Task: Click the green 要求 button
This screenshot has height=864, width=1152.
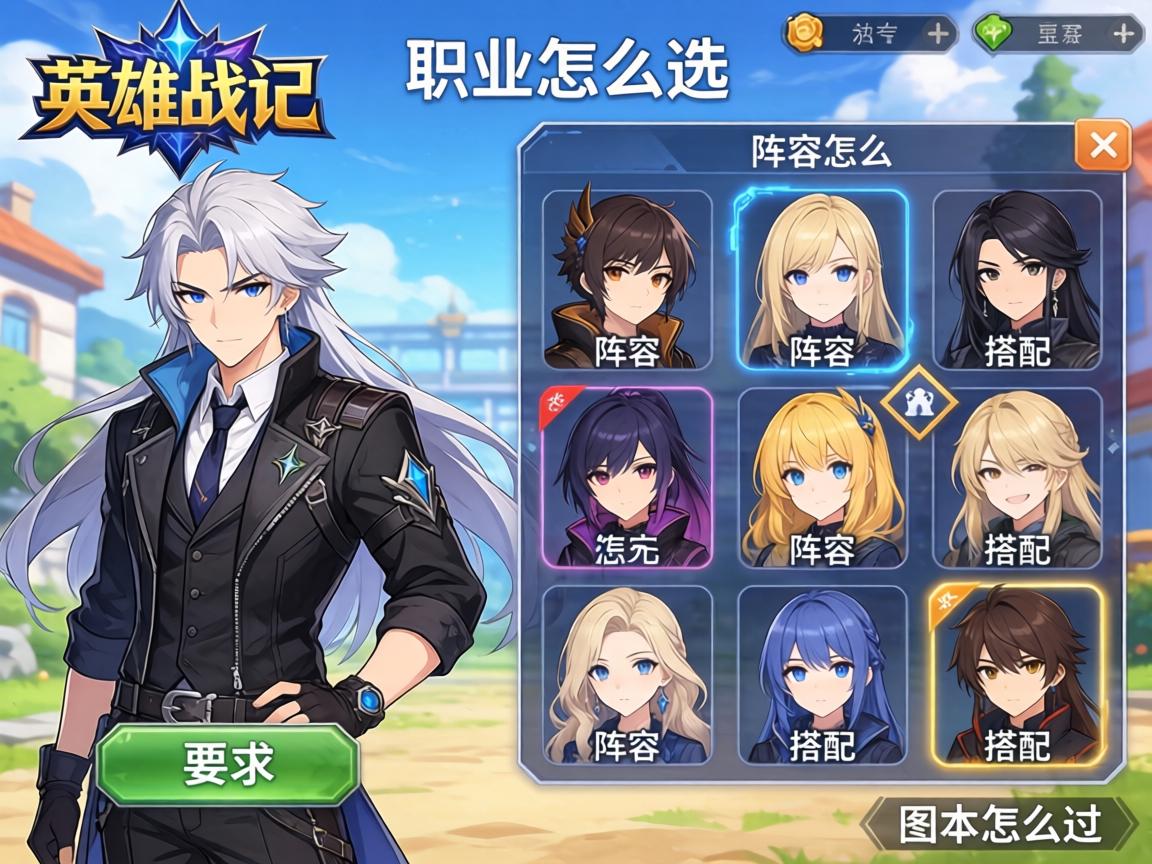Action: click(x=228, y=764)
